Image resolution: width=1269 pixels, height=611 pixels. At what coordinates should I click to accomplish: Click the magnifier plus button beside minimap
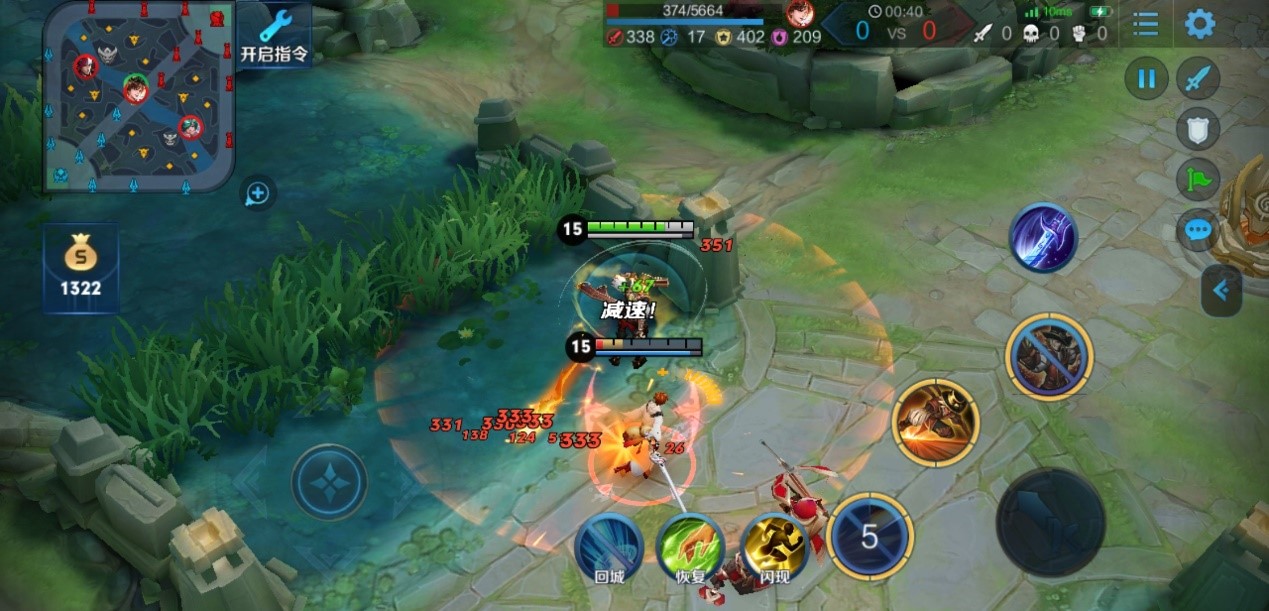(258, 193)
